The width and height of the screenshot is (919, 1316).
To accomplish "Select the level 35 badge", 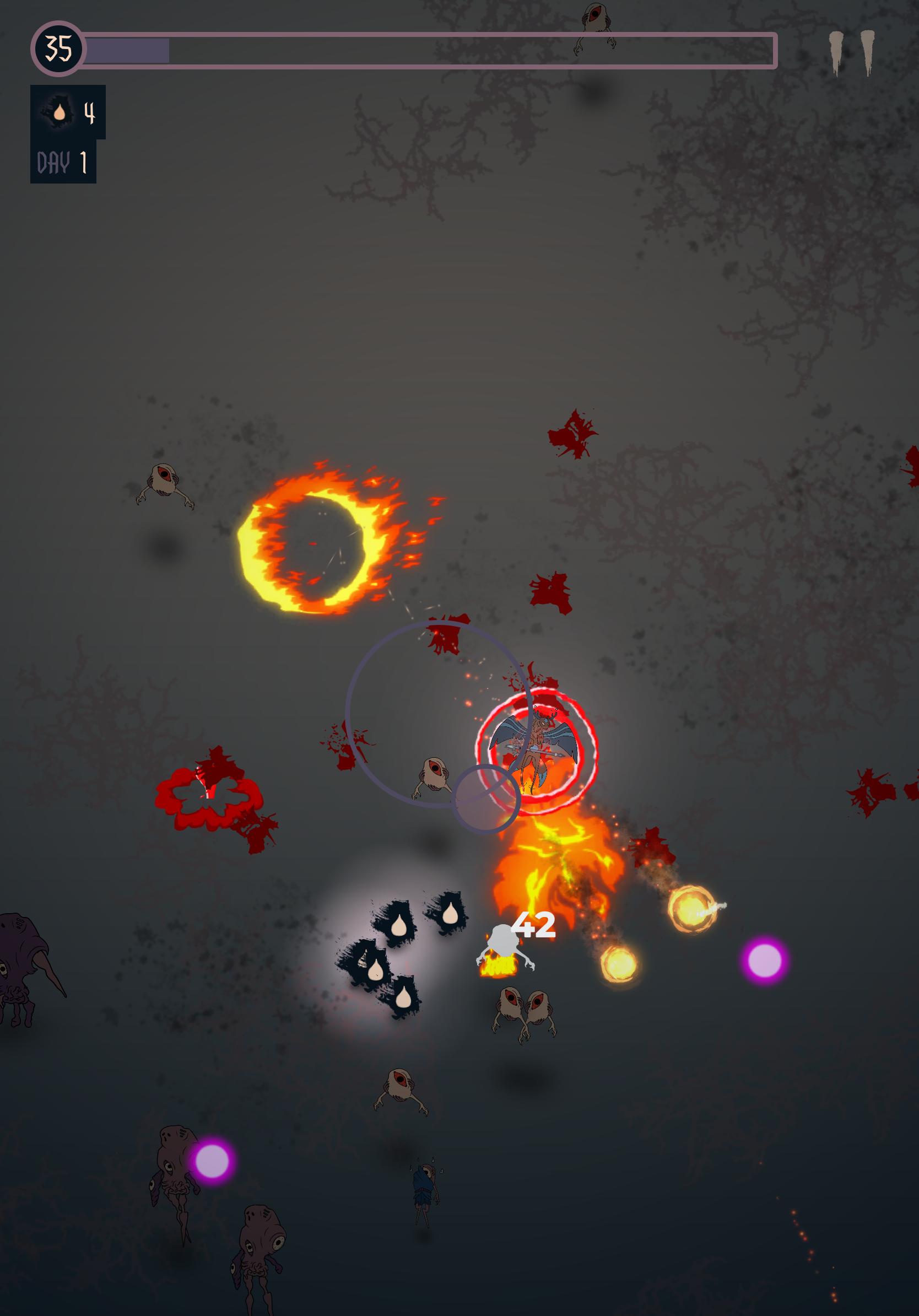I will point(58,48).
